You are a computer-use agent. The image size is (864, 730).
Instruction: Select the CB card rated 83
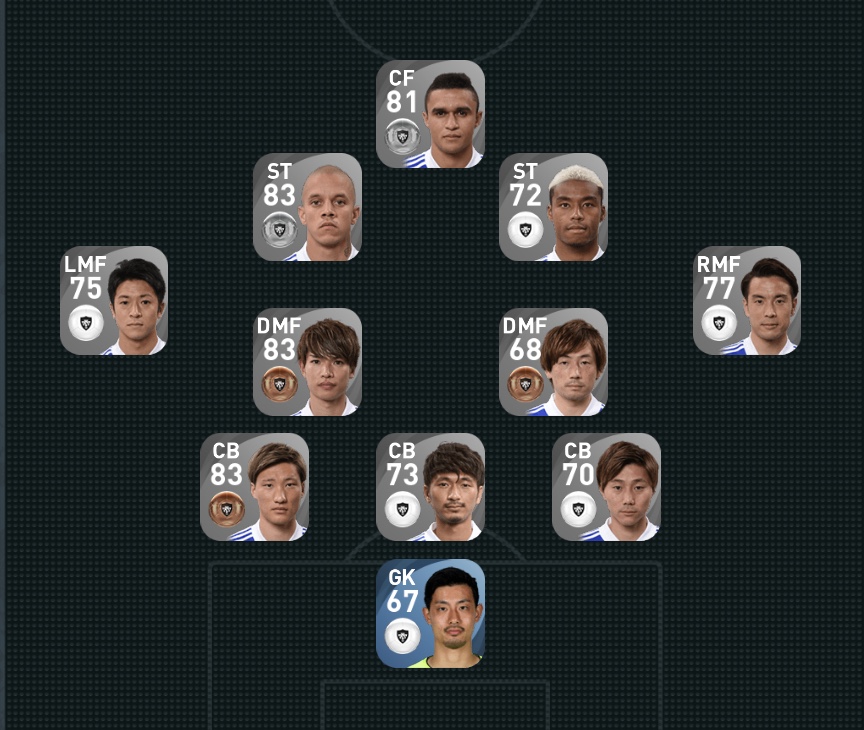coord(254,487)
